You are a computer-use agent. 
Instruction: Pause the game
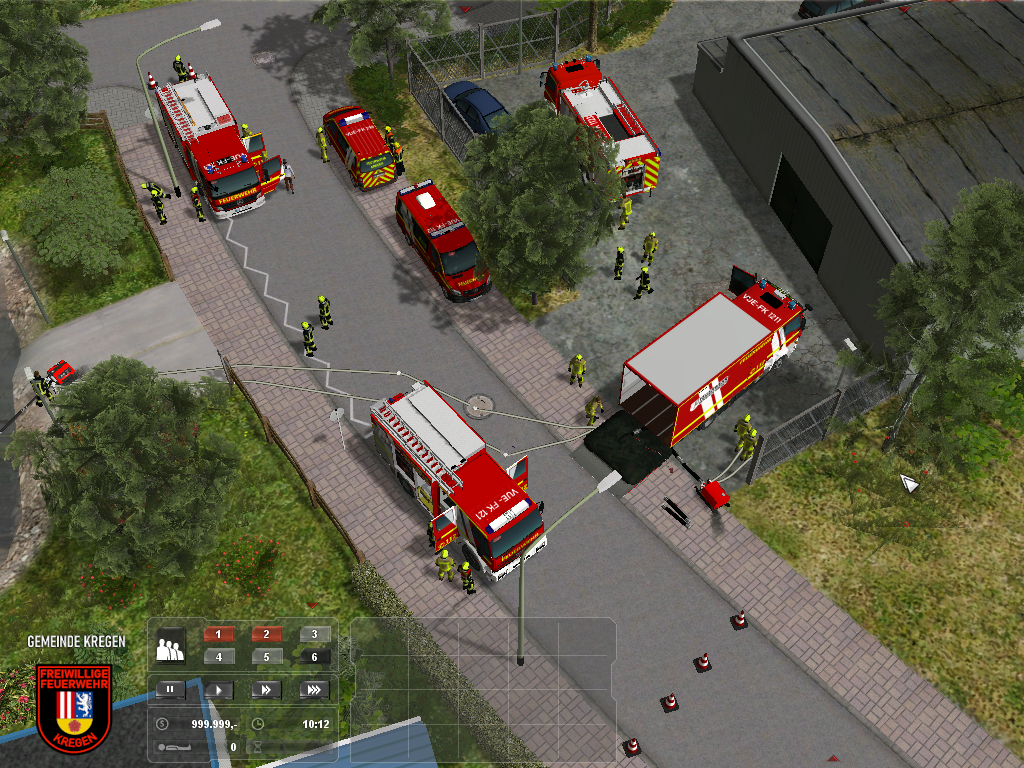[x=170, y=689]
